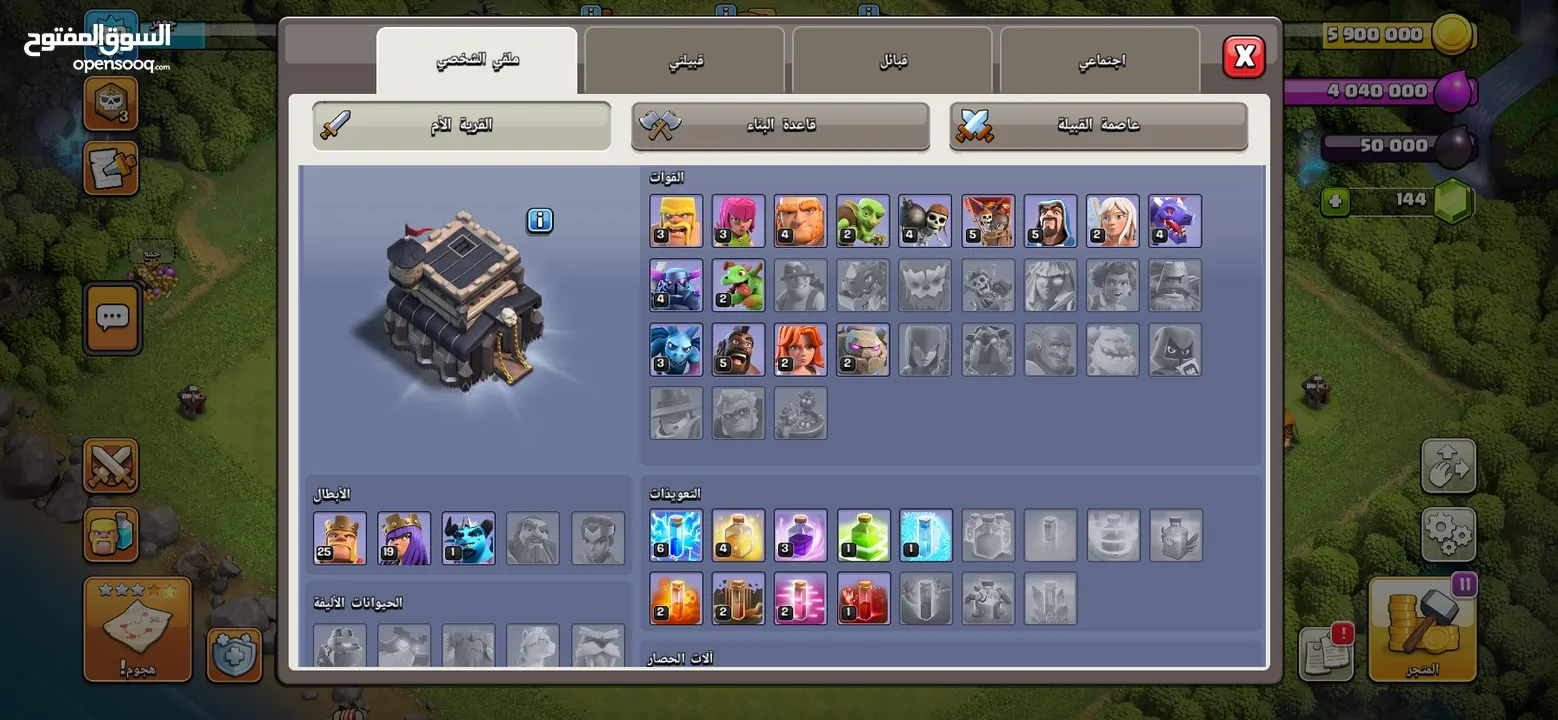Open the Archer Queen hero details
This screenshot has width=1558, height=720.
click(404, 538)
